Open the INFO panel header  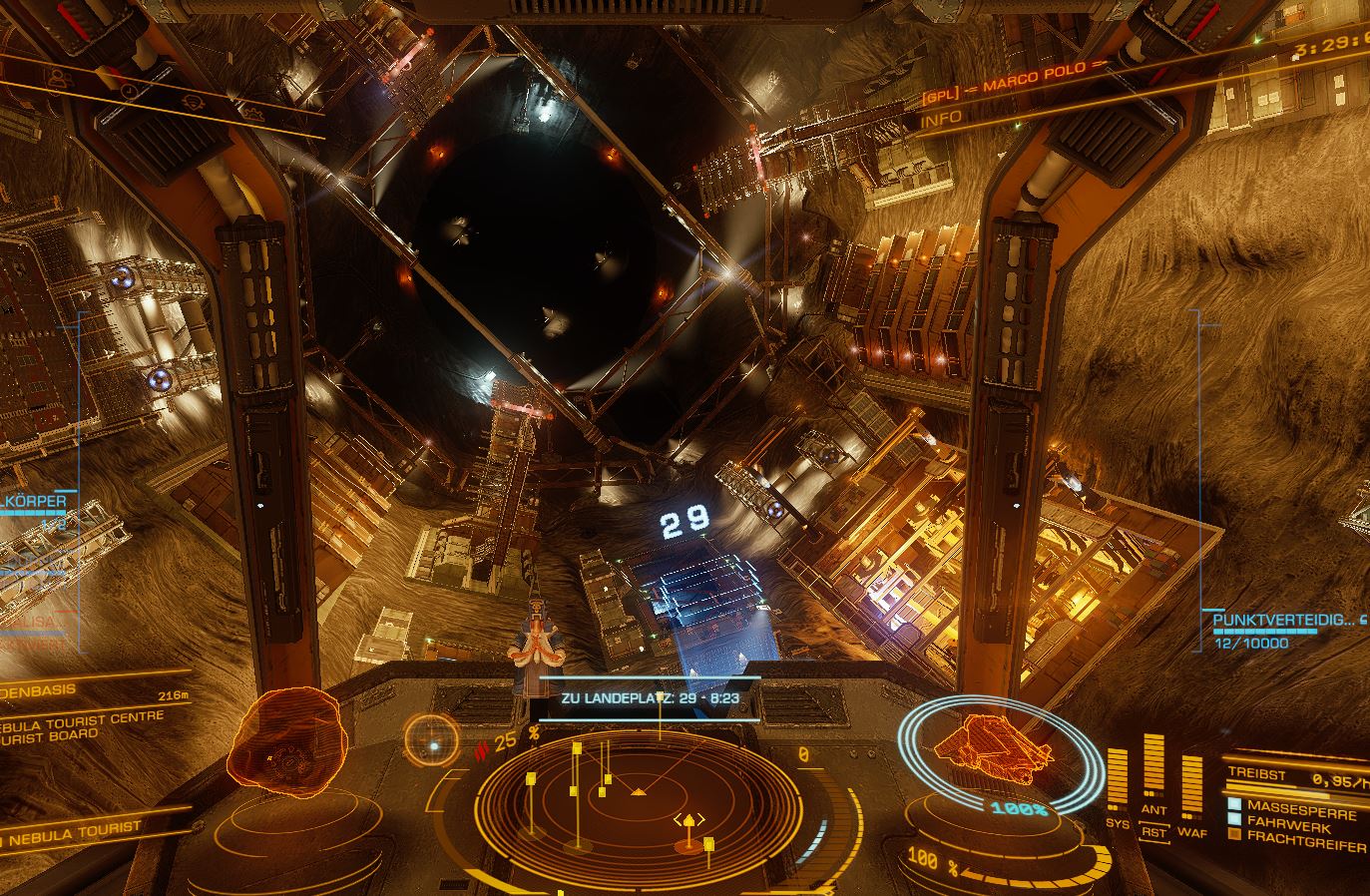click(x=941, y=119)
